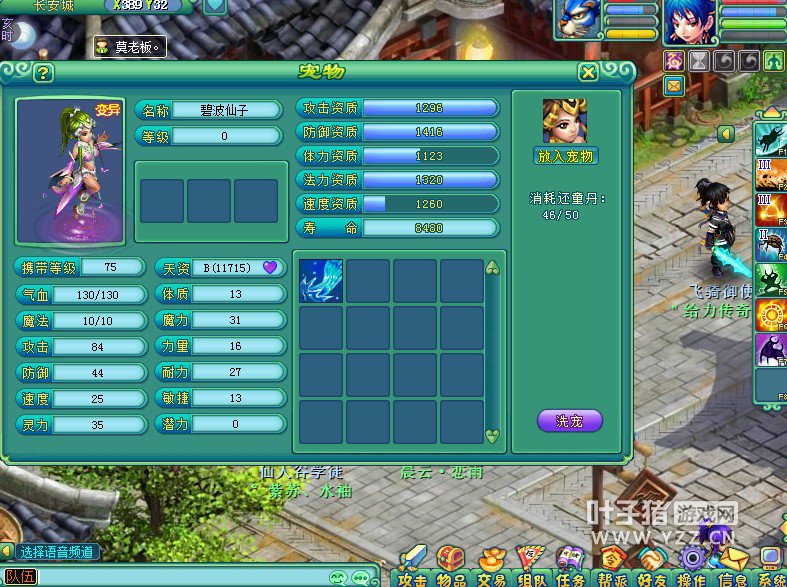Click the 洗宠 button
The height and width of the screenshot is (587, 787).
569,421
